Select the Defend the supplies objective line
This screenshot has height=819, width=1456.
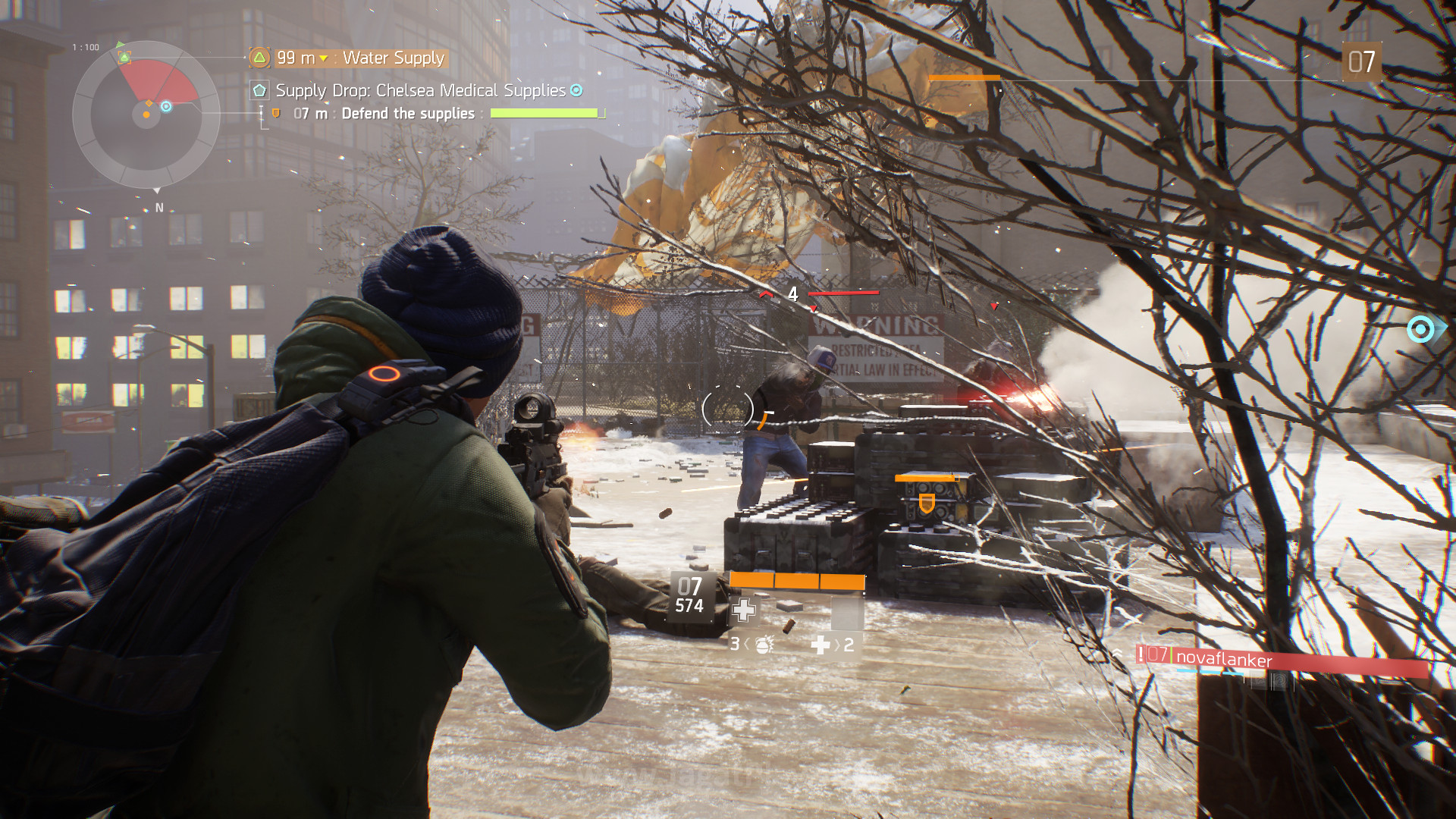coord(407,114)
